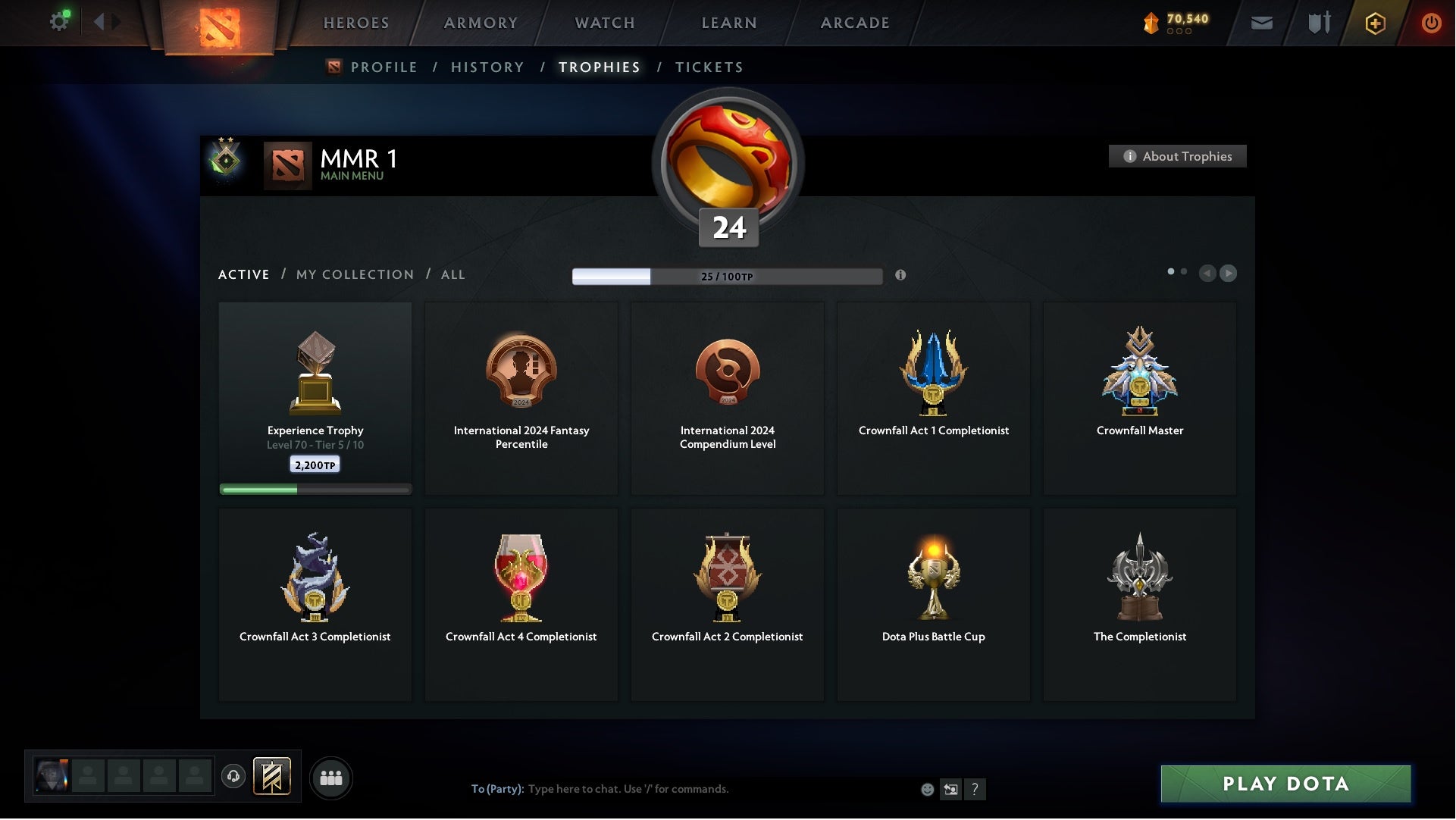Switch to MY COLLECTION trophy view
Screen dimensions: 1456x820
(354, 274)
